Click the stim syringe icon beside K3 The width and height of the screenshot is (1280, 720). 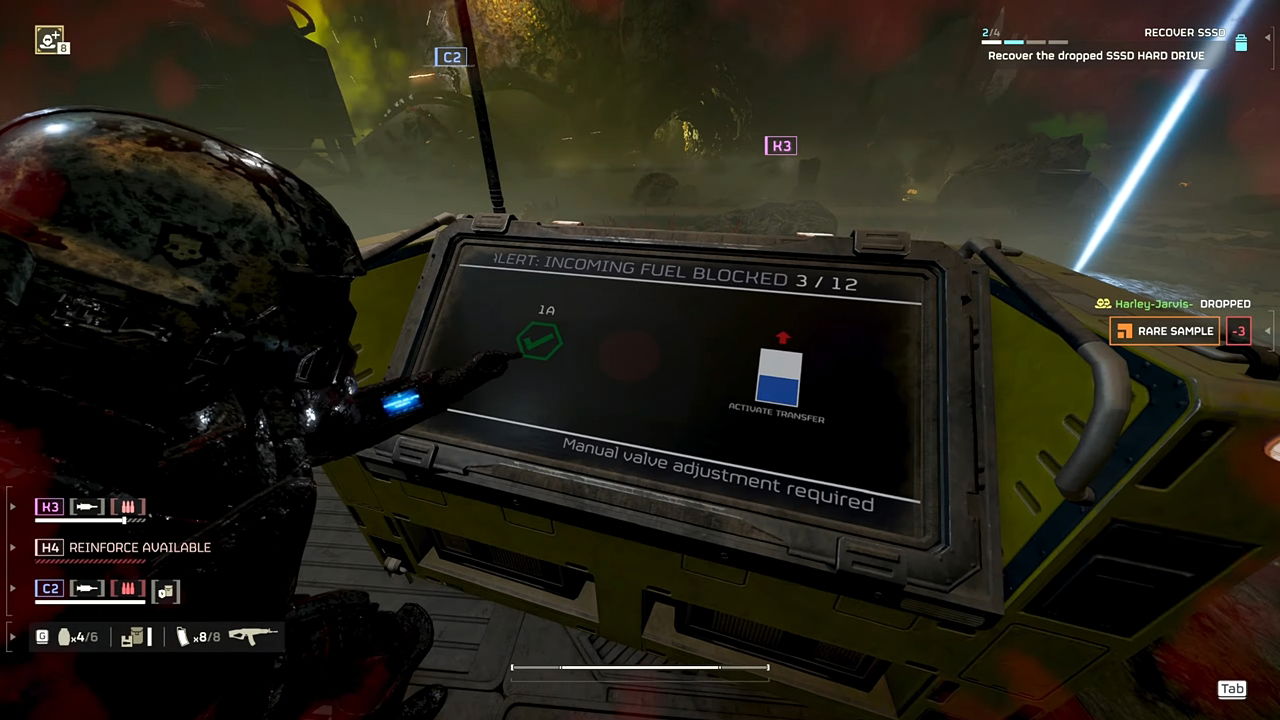(87, 506)
